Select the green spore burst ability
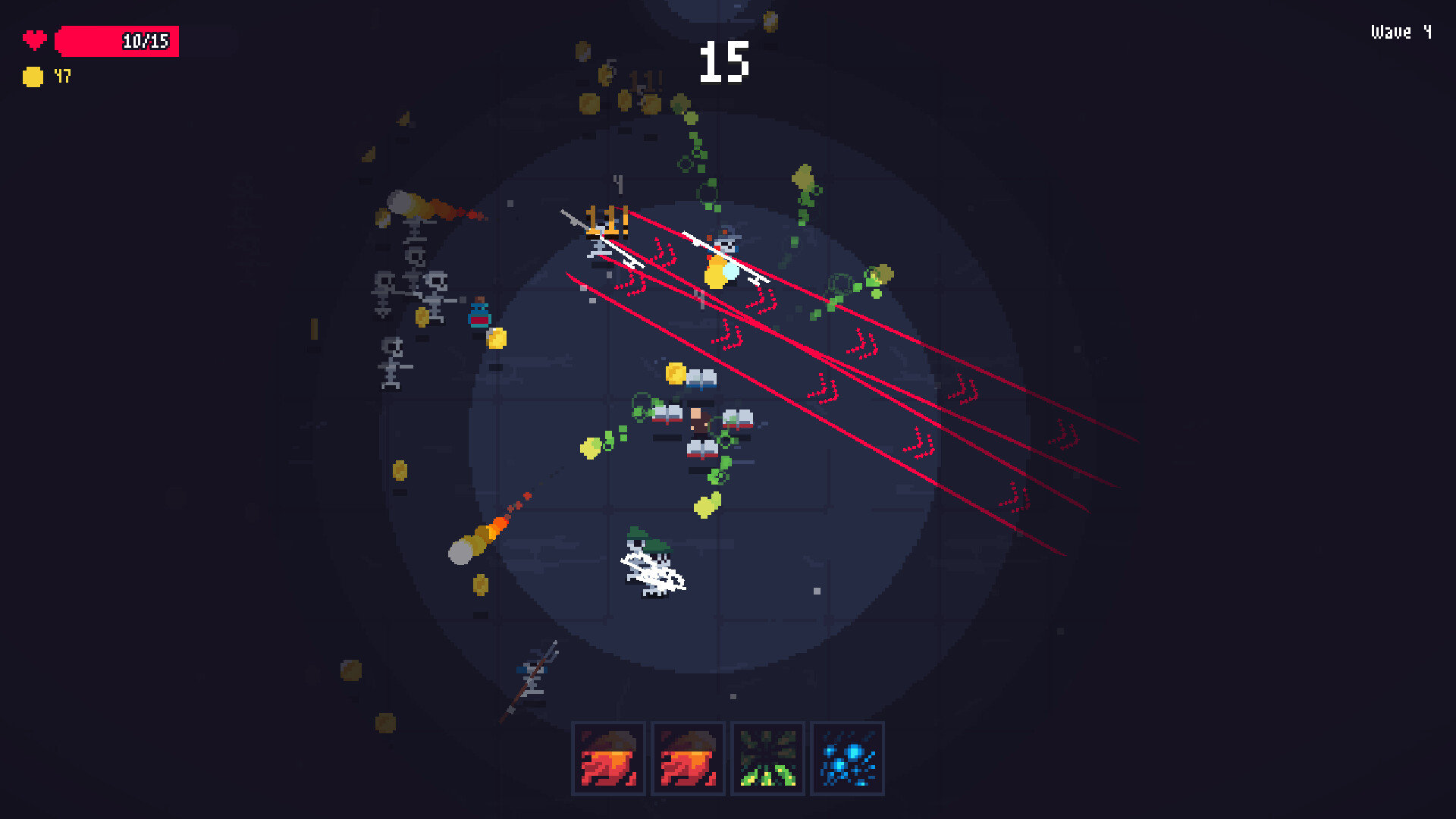Screen dimensions: 1456x819 pos(767,758)
